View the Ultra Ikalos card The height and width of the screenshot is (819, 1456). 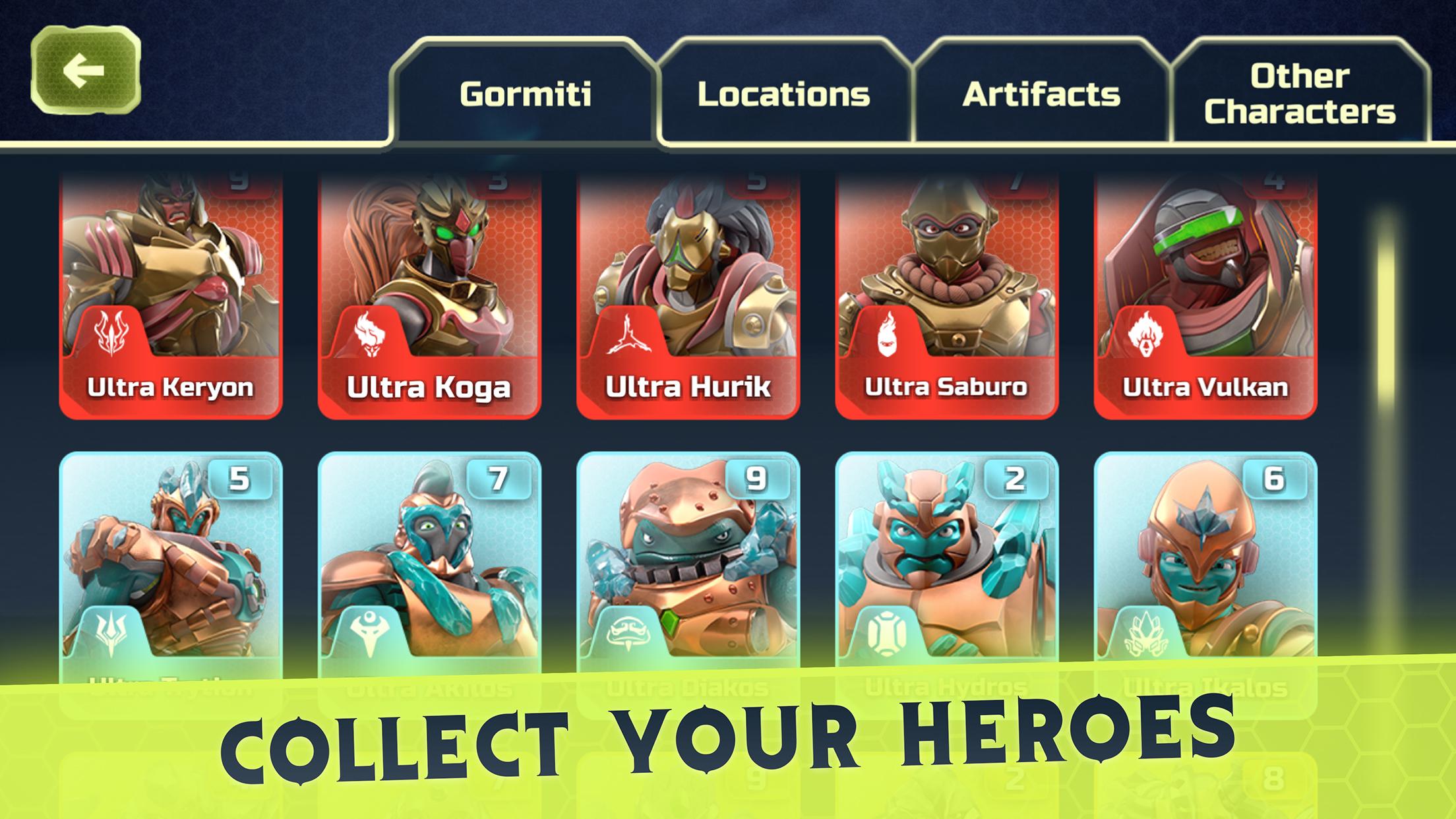1205,561
